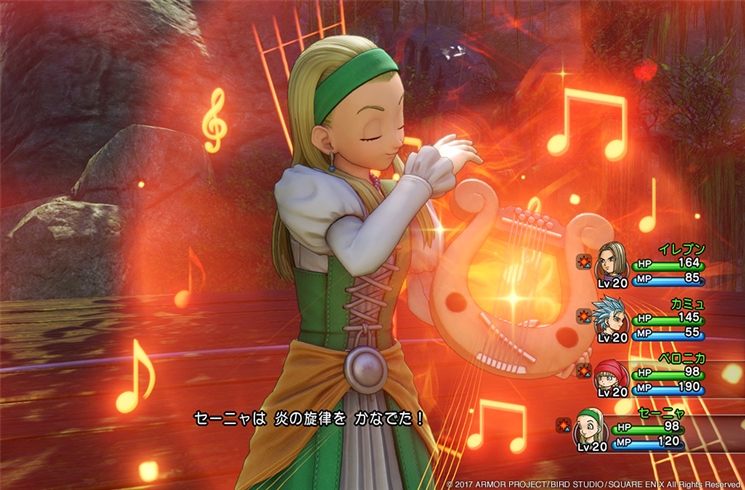Inspect the buff status icon beside イレブン

coord(583,262)
